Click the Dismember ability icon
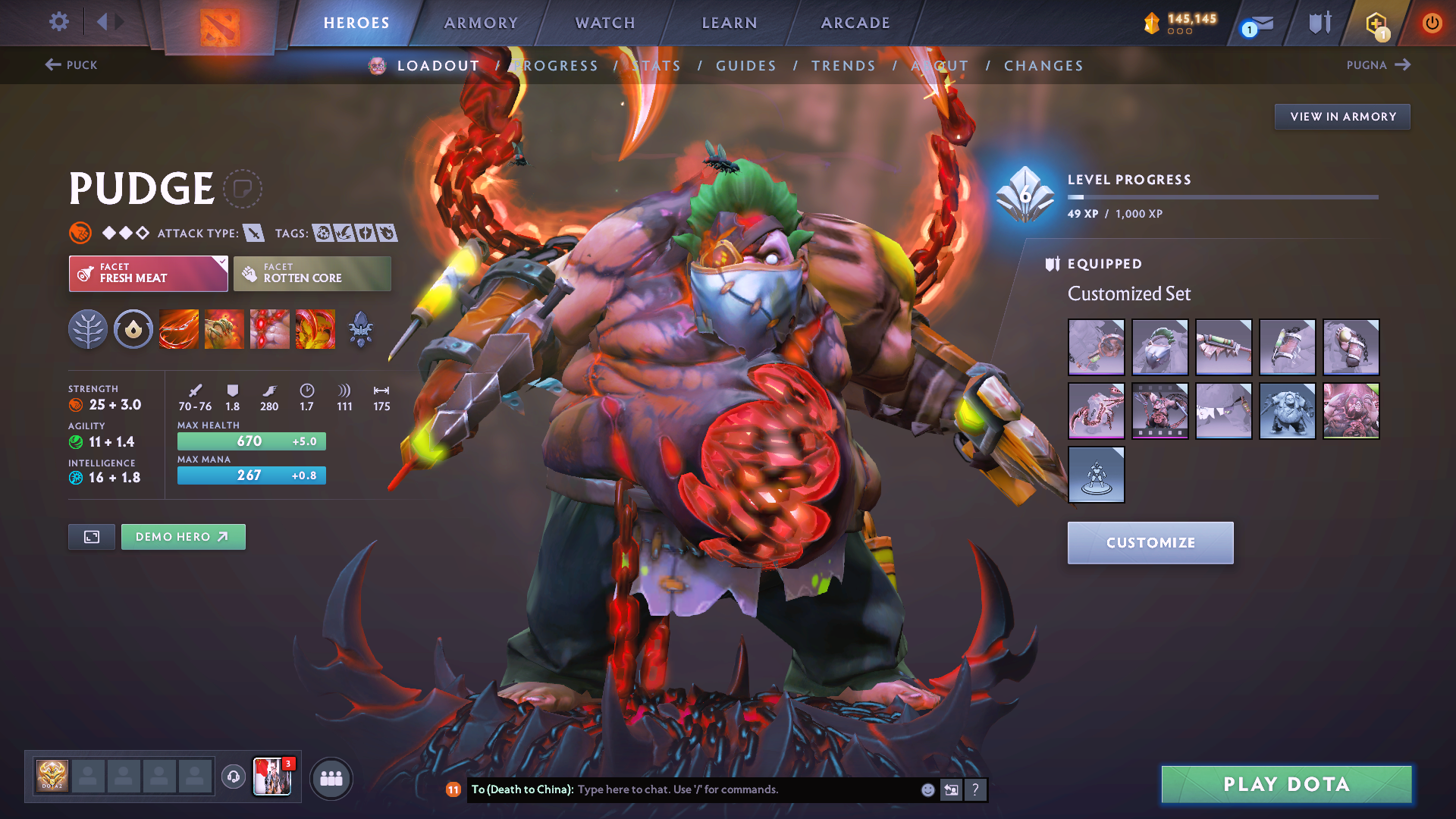Viewport: 1456px width, 819px height. tap(315, 328)
